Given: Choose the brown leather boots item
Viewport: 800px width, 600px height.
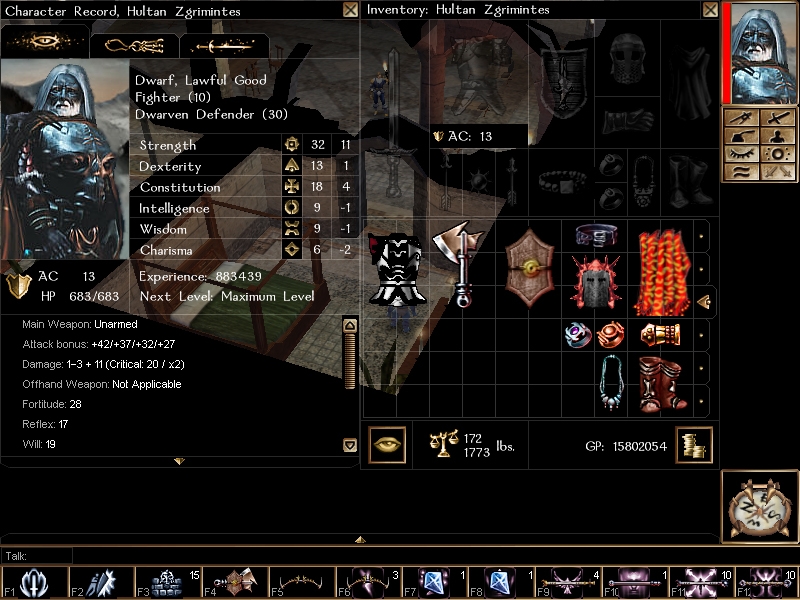Looking at the screenshot, I should pyautogui.click(x=660, y=383).
